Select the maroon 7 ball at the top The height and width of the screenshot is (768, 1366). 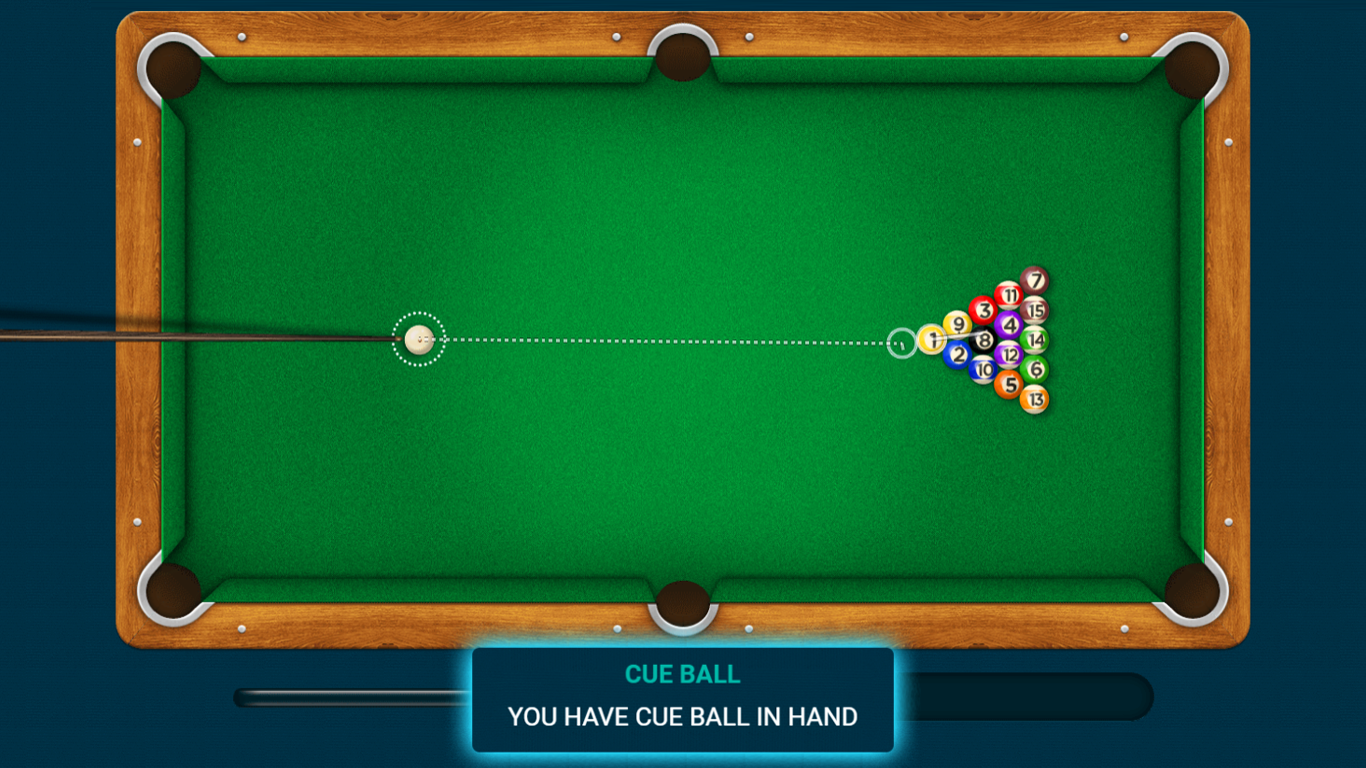coord(1034,279)
